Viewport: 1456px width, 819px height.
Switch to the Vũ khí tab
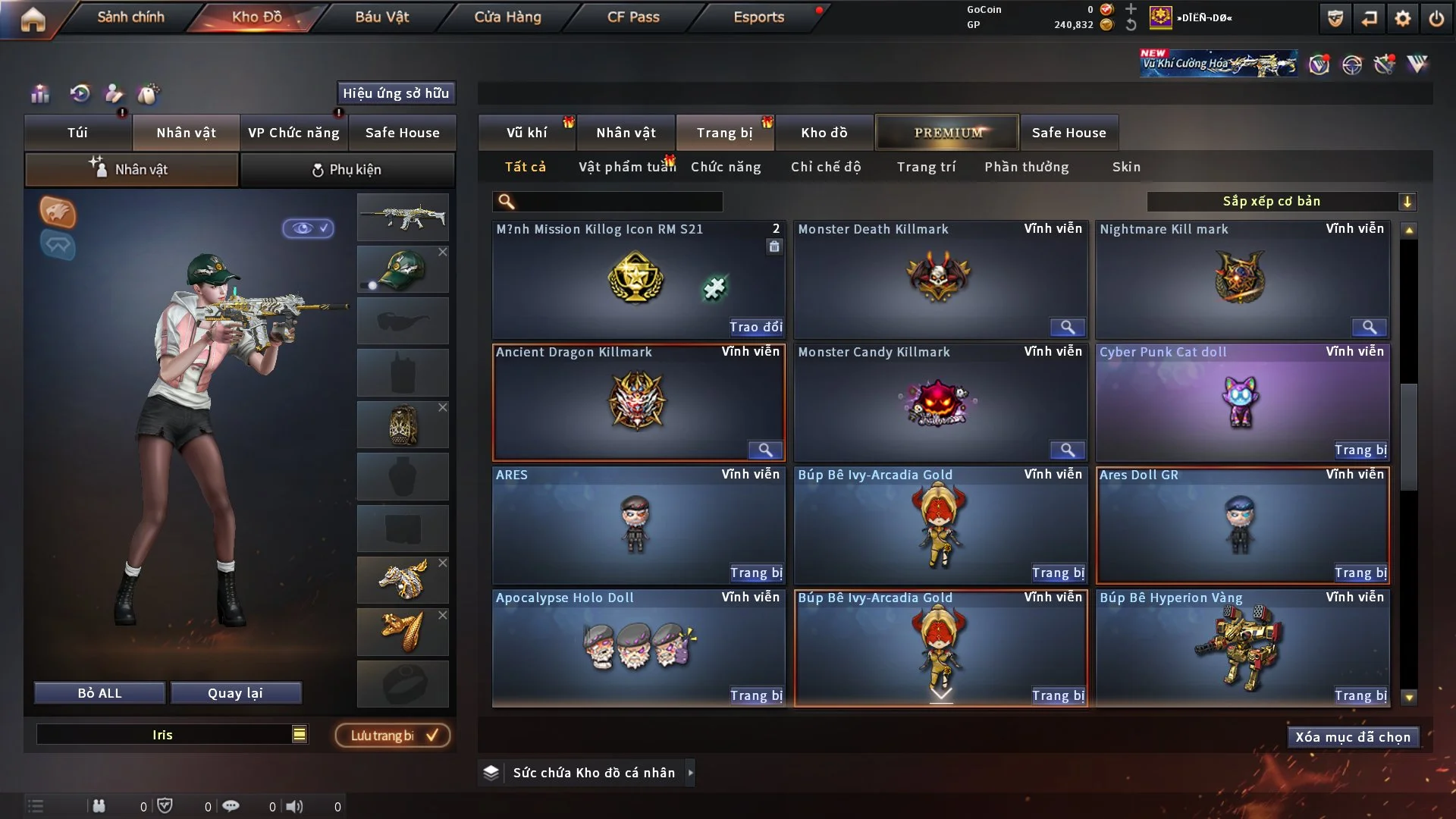(x=526, y=133)
